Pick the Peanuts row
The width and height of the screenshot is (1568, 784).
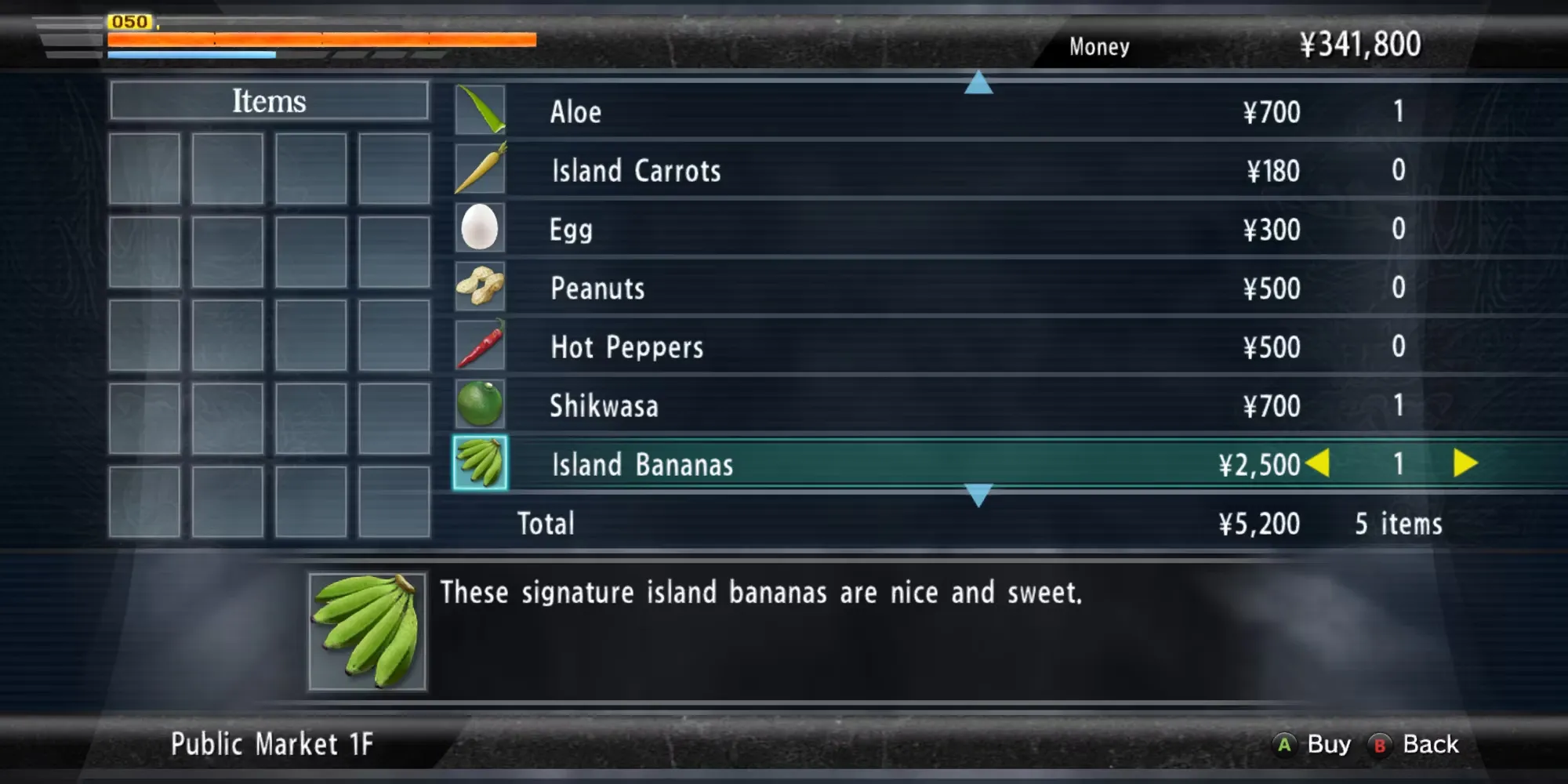(x=862, y=288)
